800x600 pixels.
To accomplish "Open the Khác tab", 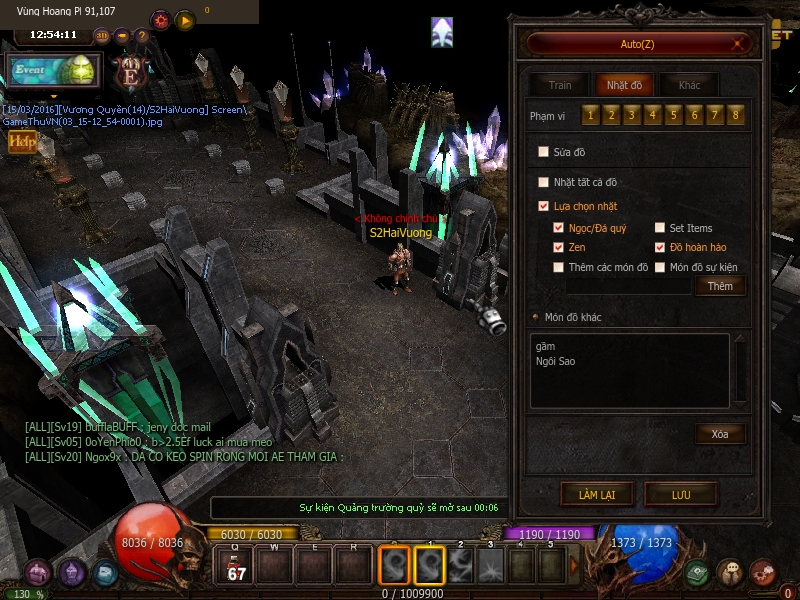I will (x=690, y=85).
